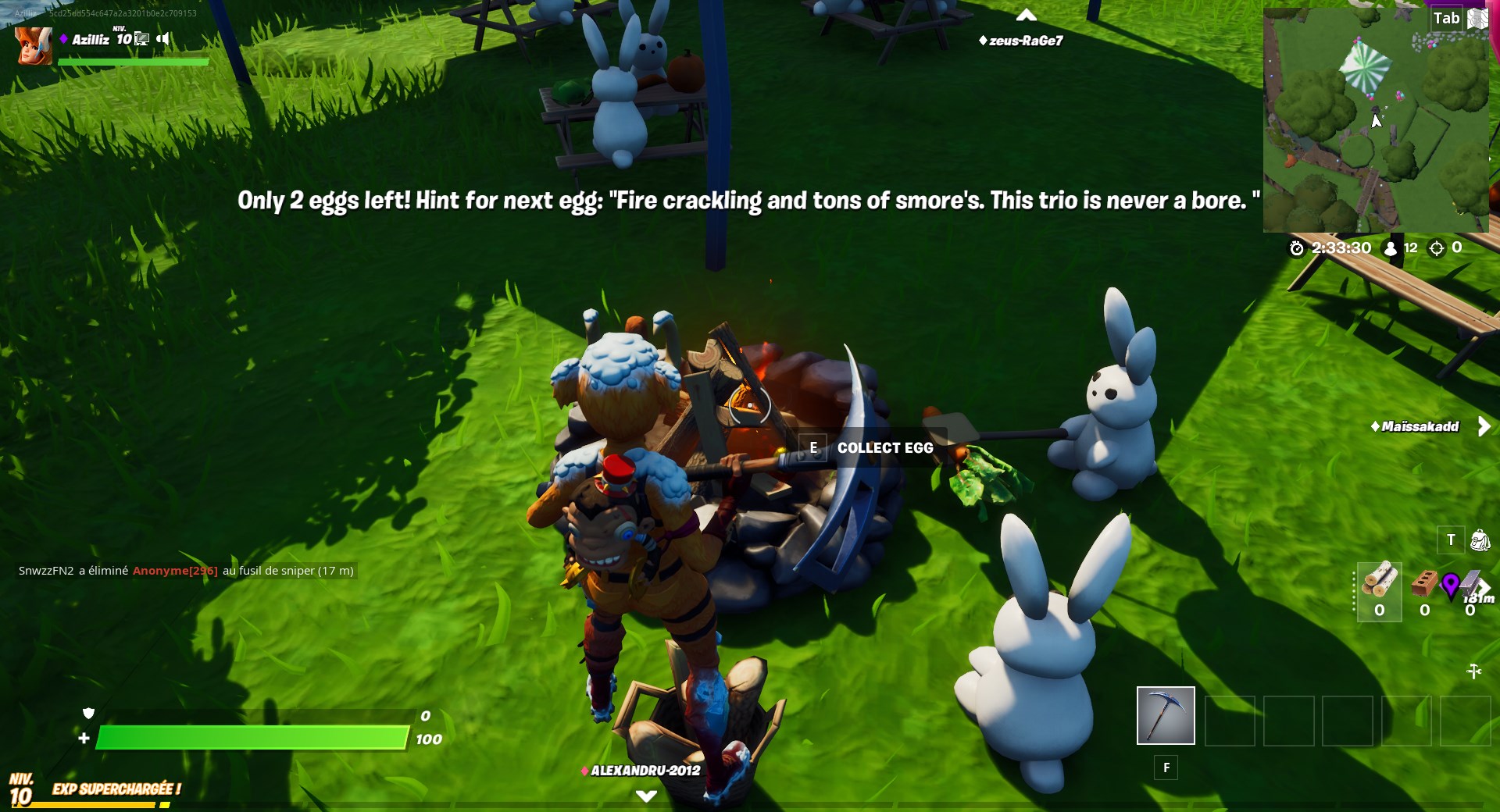Expand the ALEXANDRU-2012 downward arrow
1500x812 pixels.
click(646, 796)
